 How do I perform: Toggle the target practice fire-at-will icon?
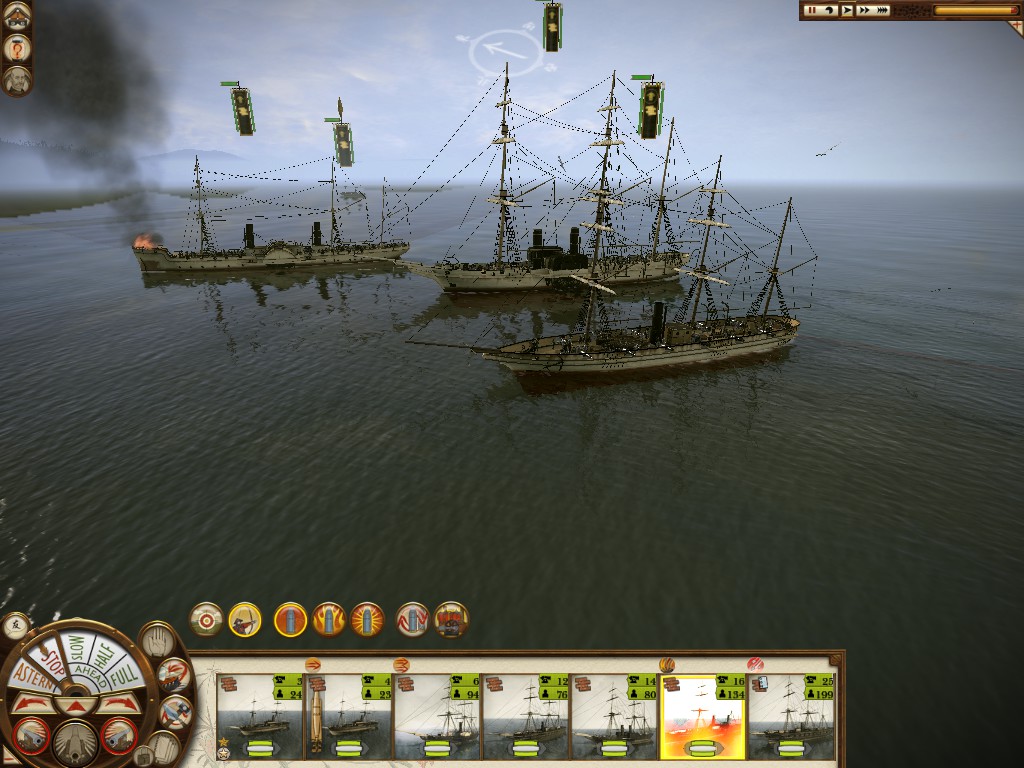206,620
